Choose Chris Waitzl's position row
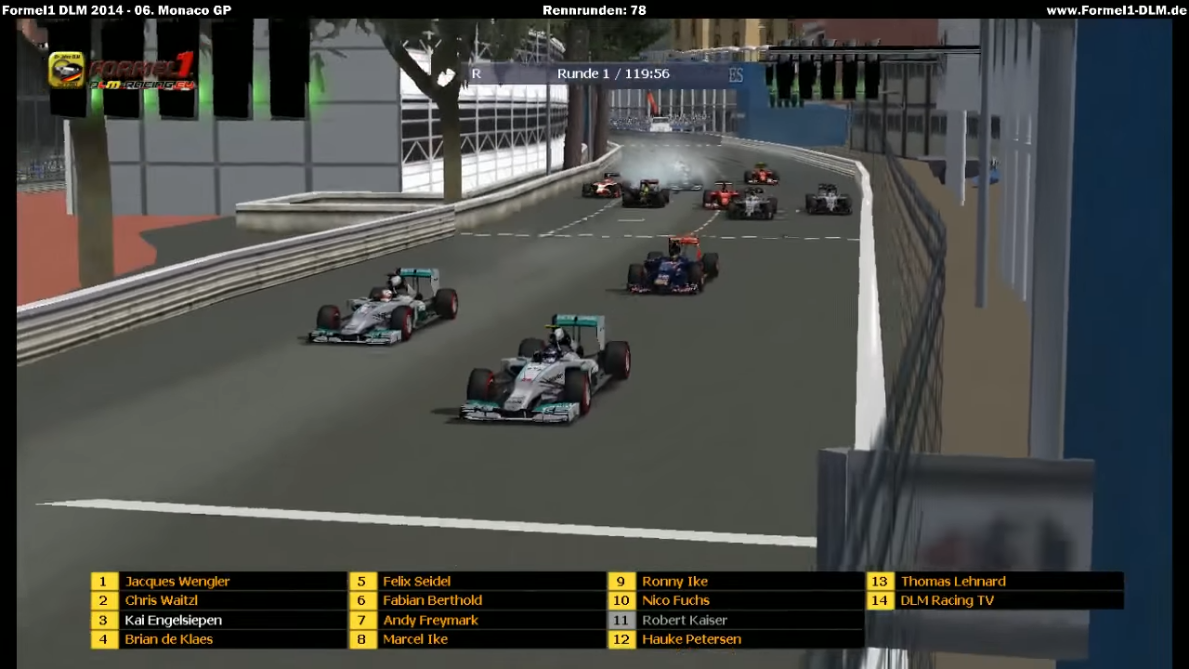The width and height of the screenshot is (1189, 669). (x=161, y=600)
